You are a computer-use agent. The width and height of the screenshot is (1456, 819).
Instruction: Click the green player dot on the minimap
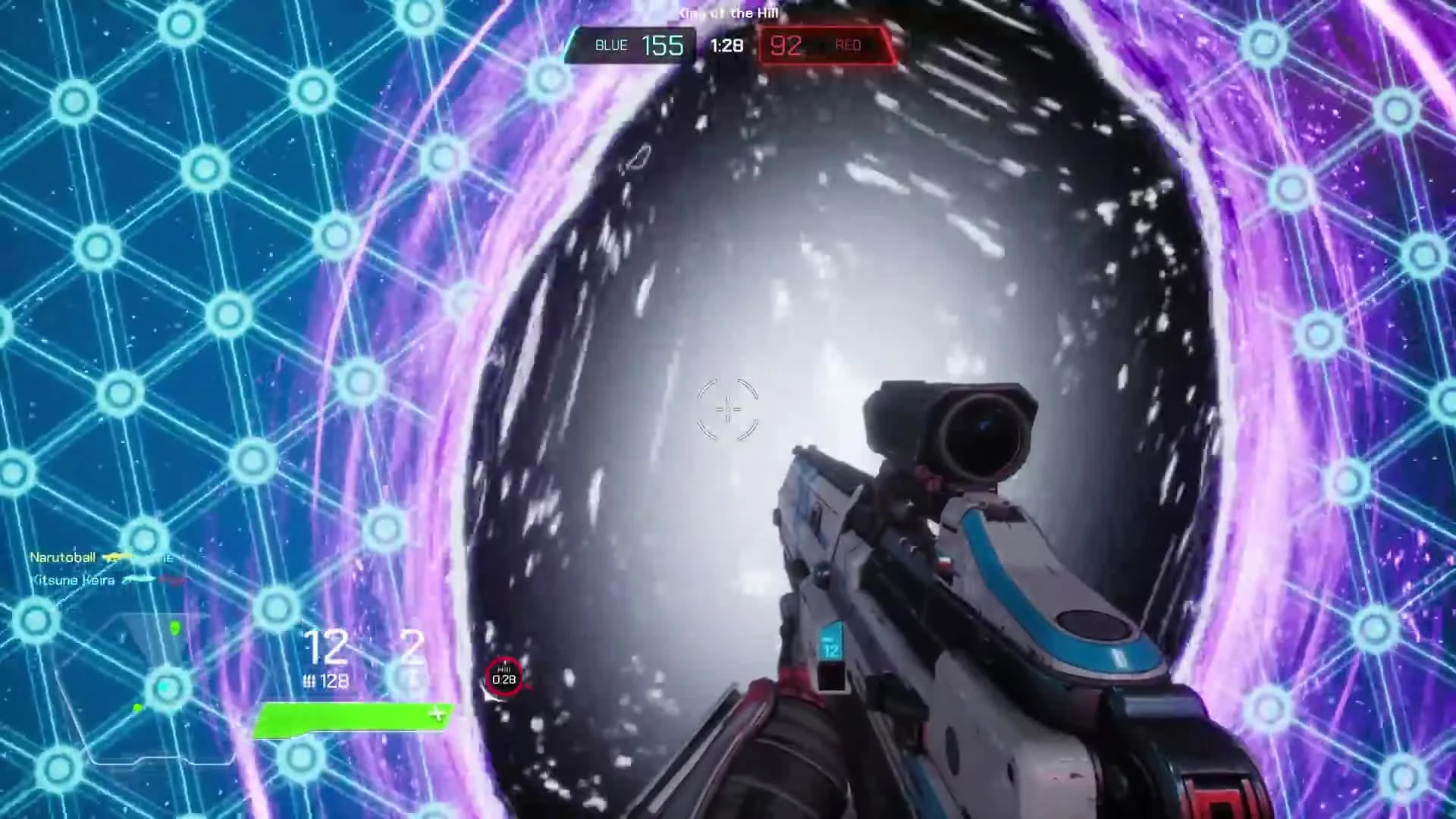coord(174,627)
